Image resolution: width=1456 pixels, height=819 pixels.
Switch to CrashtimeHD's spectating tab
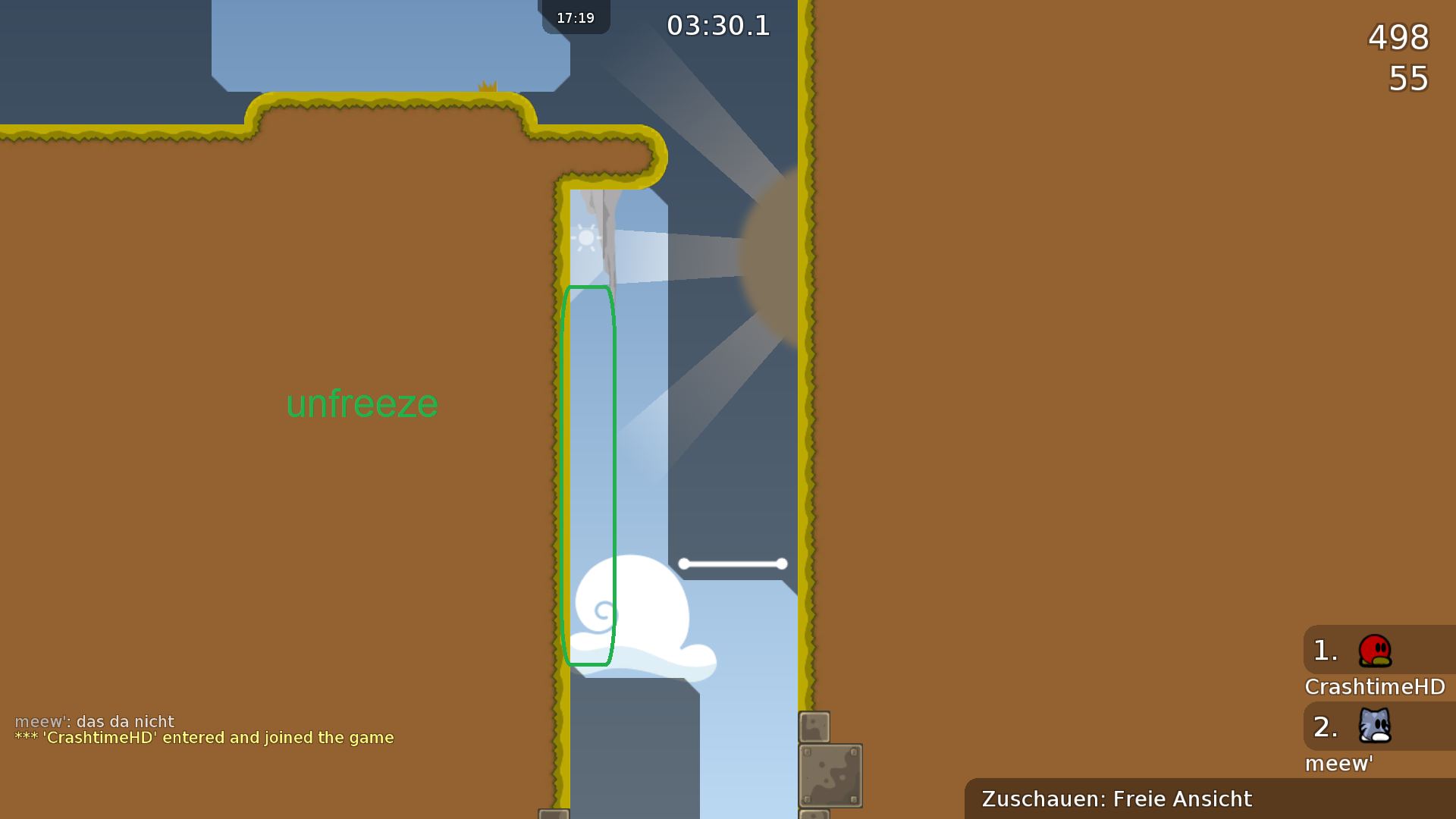[1374, 686]
